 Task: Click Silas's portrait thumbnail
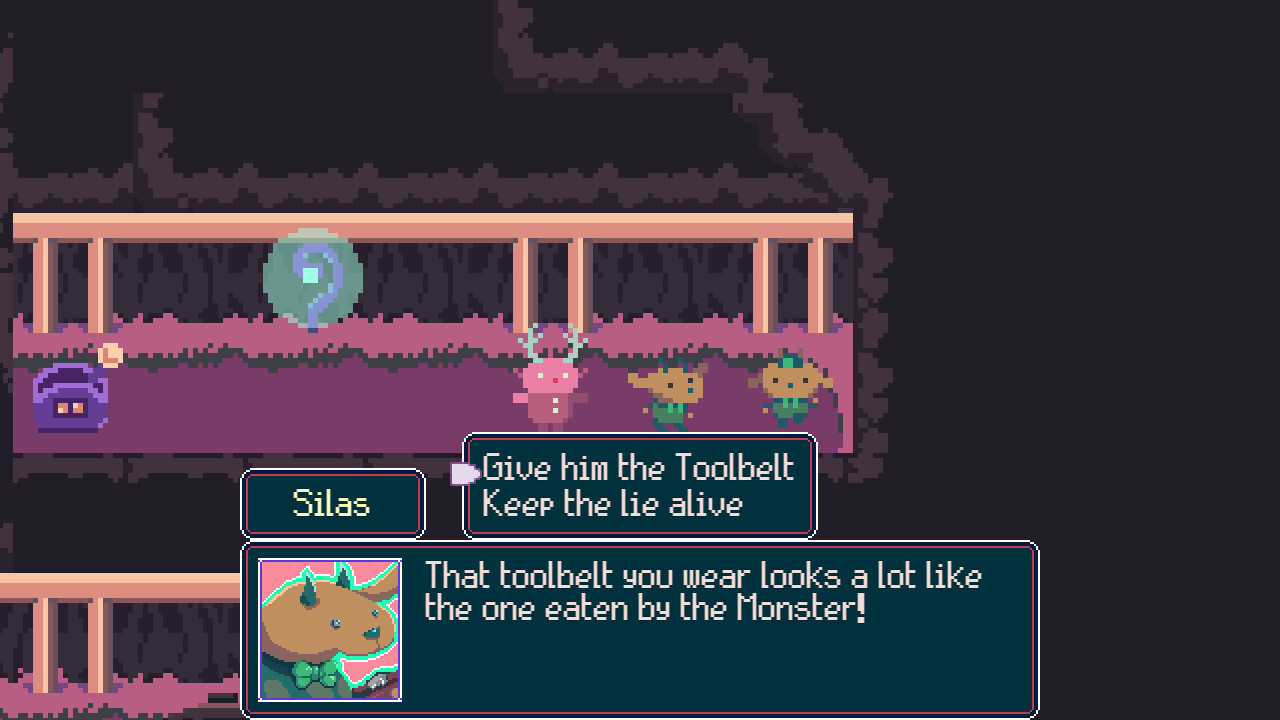[330, 630]
